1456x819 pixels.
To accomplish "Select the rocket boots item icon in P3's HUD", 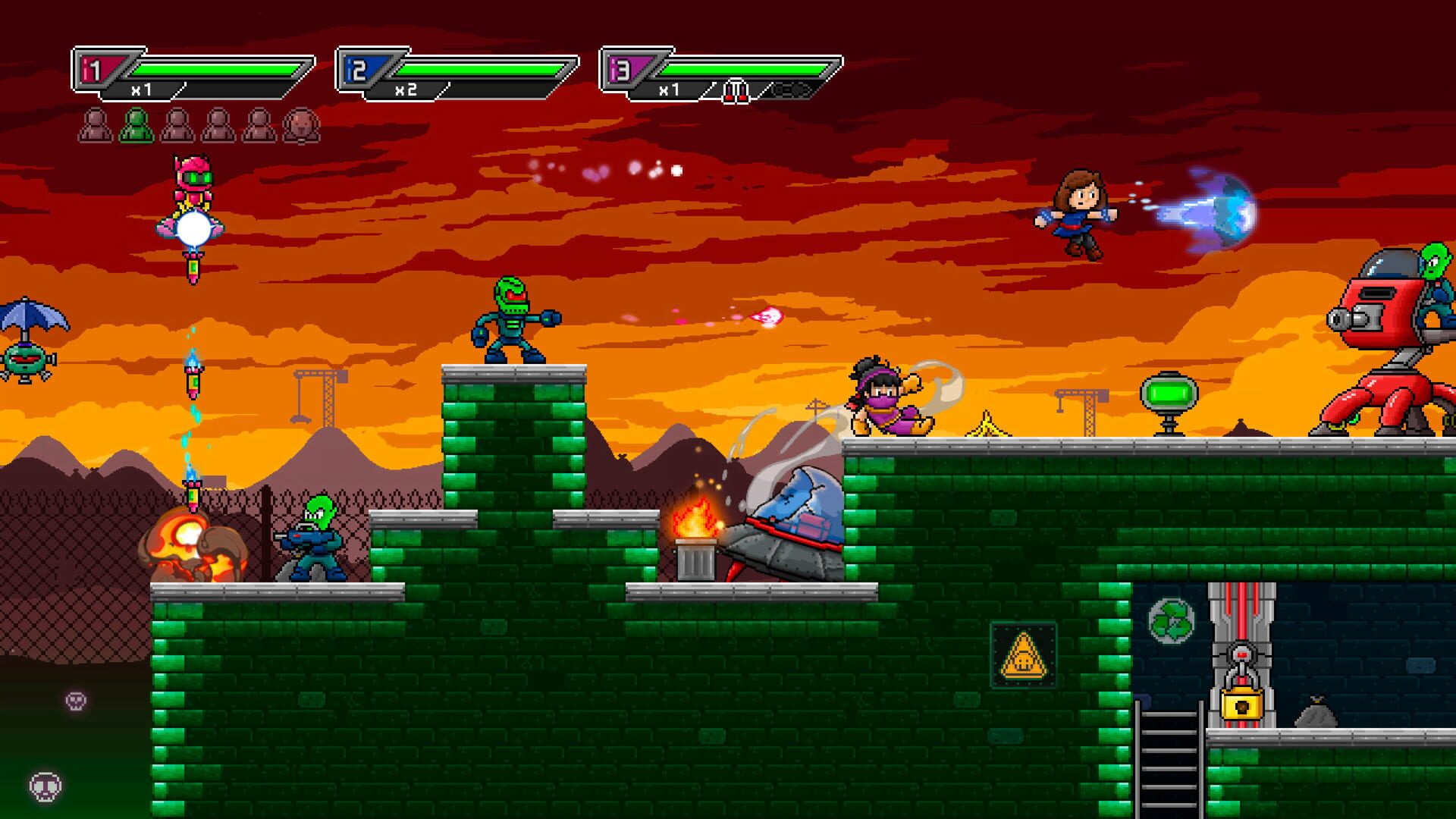I will (735, 90).
